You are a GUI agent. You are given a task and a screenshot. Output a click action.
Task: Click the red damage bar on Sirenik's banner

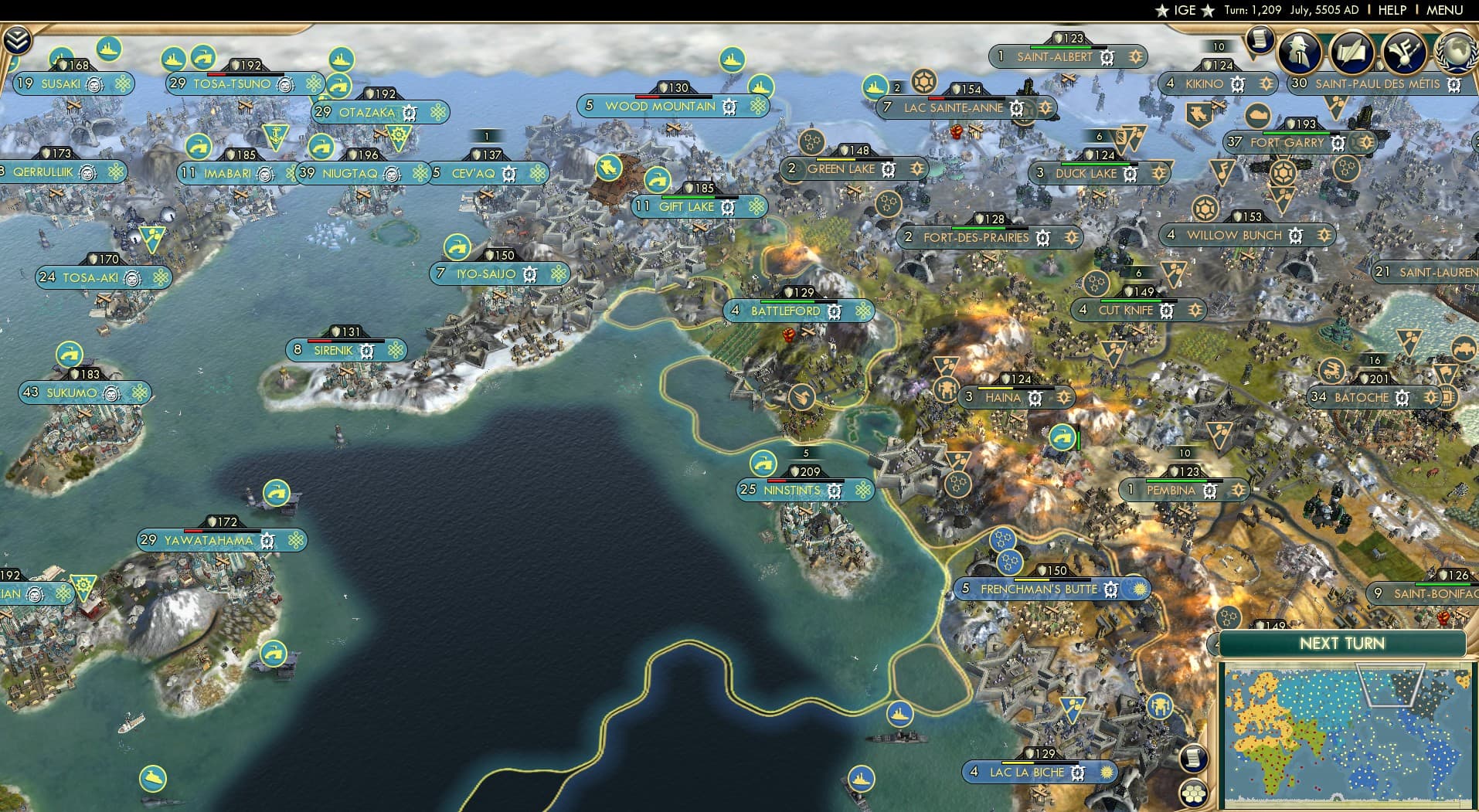coord(318,340)
